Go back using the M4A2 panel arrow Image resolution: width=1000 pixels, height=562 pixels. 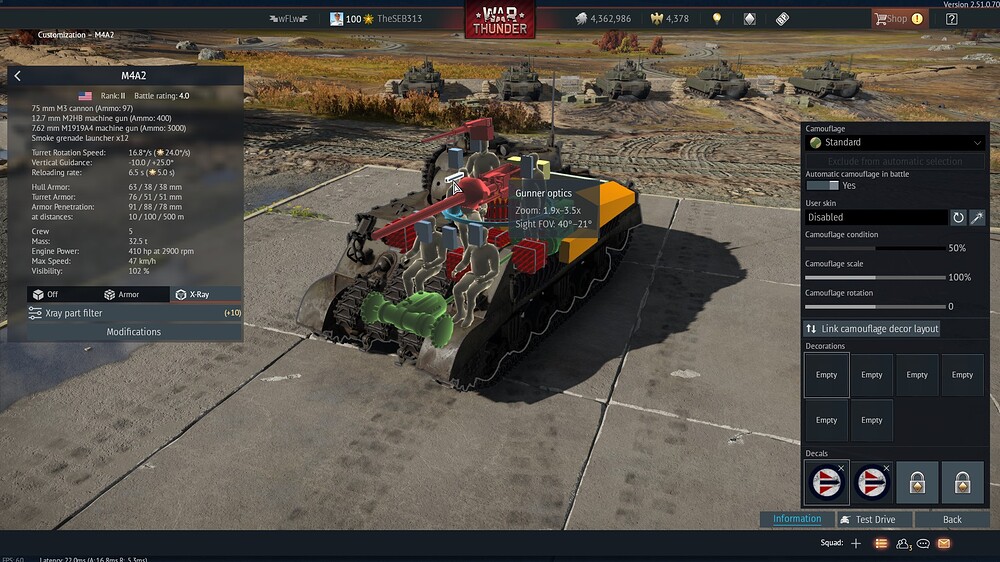point(18,76)
